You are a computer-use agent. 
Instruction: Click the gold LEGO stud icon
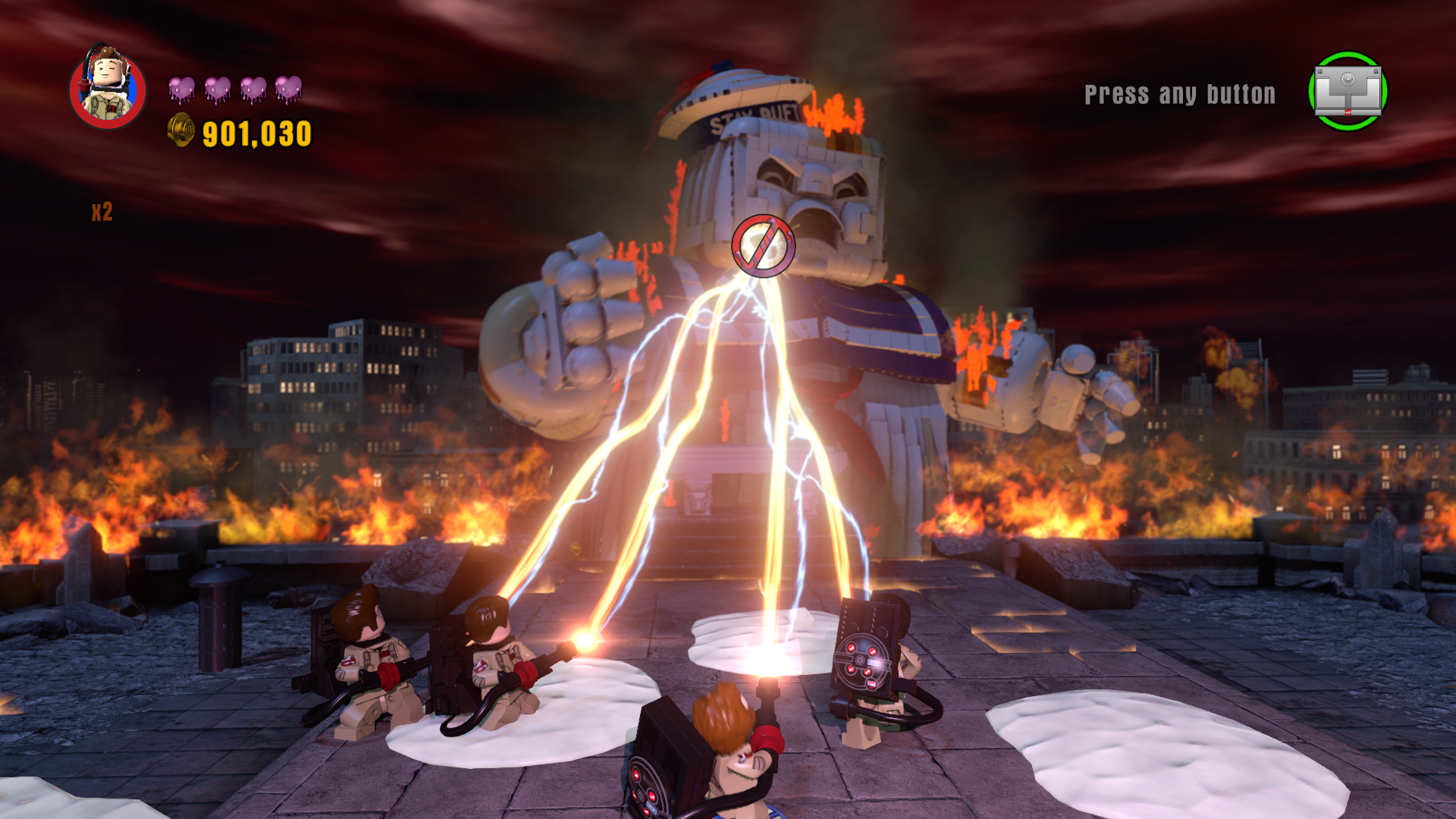[x=180, y=131]
